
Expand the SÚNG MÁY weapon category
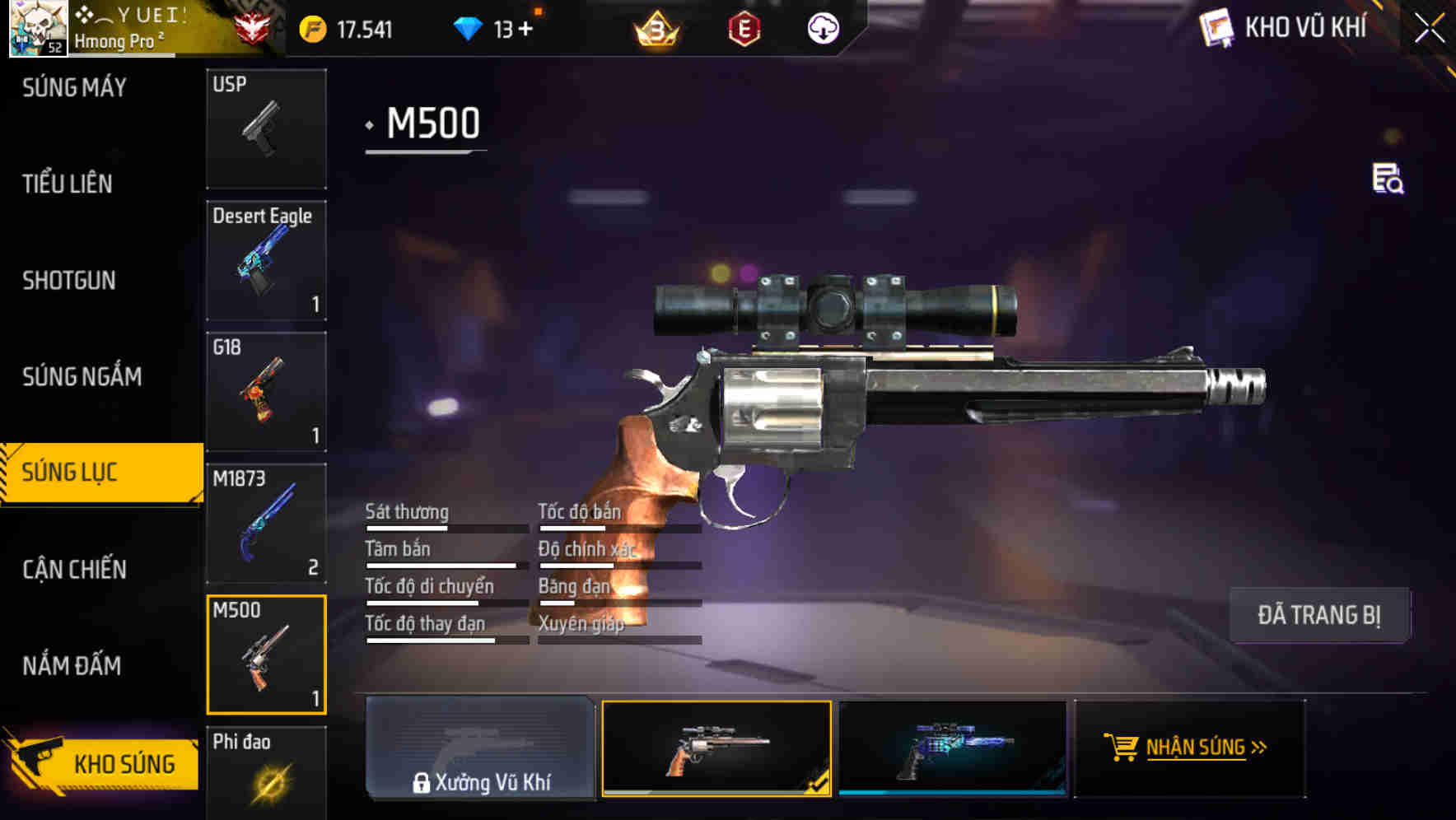74,86
